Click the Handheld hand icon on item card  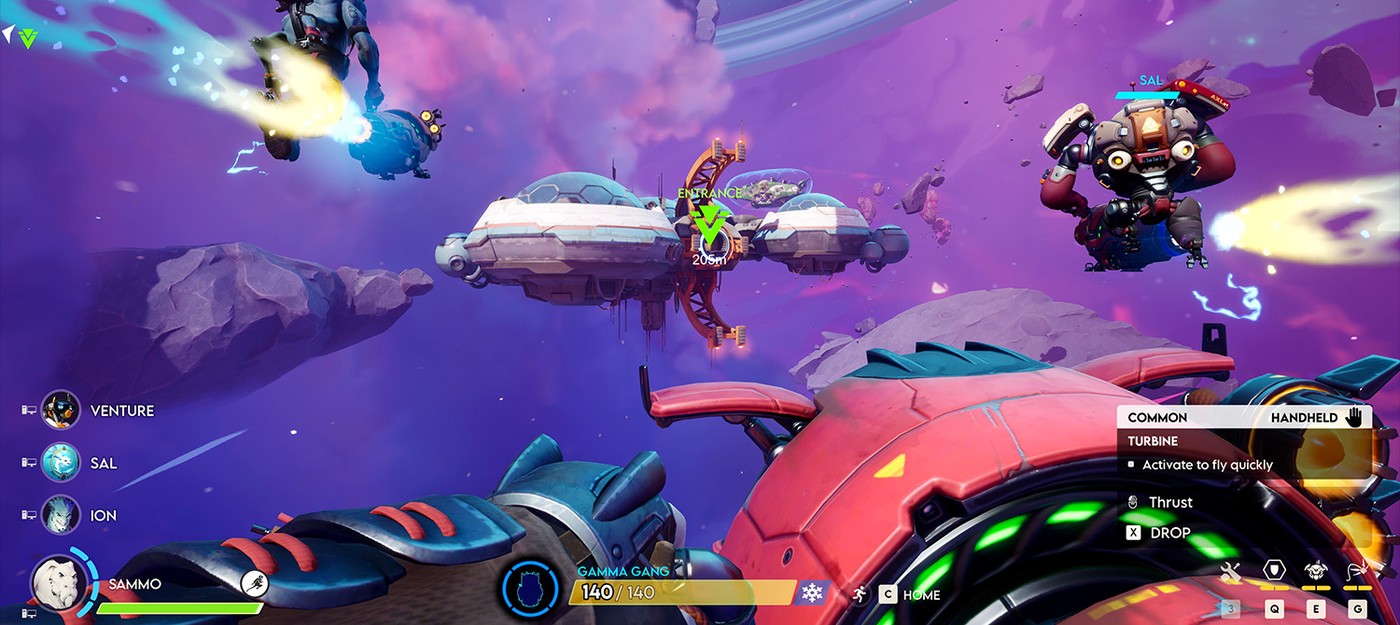(x=1355, y=417)
